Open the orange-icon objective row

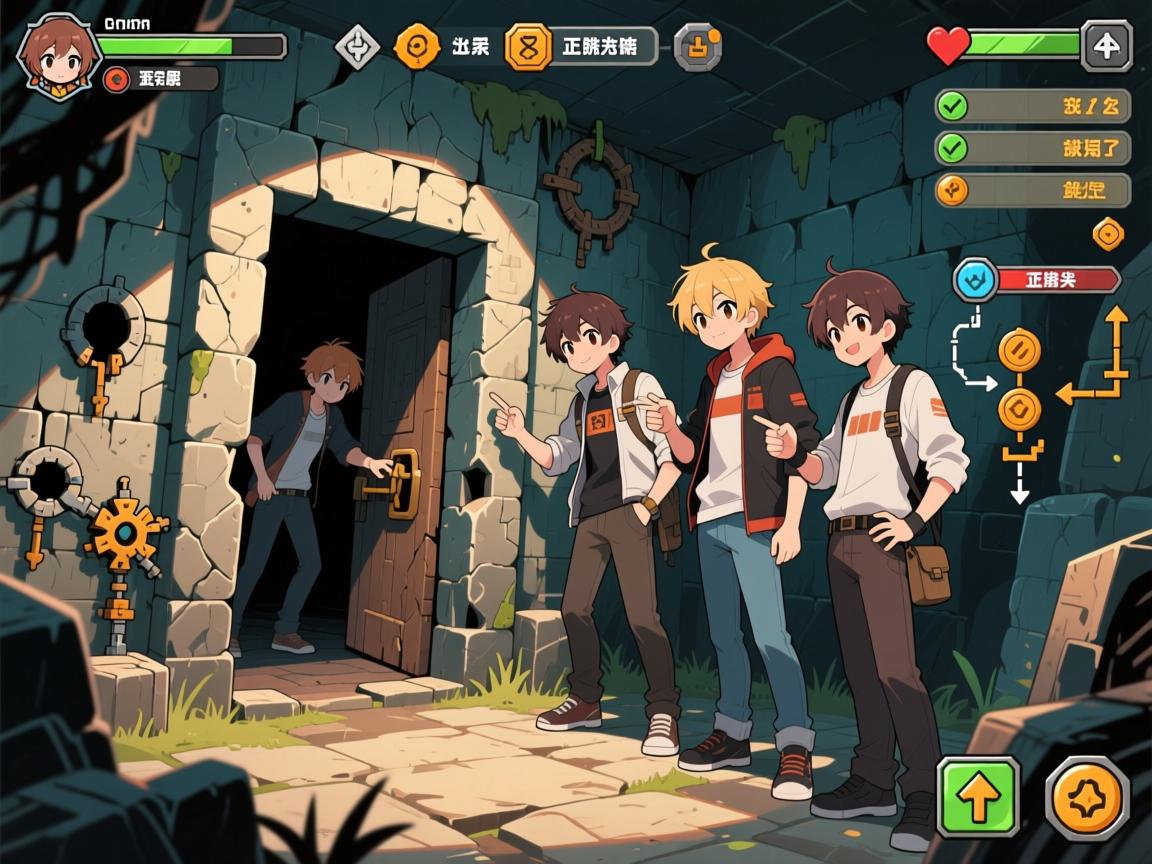(1032, 190)
